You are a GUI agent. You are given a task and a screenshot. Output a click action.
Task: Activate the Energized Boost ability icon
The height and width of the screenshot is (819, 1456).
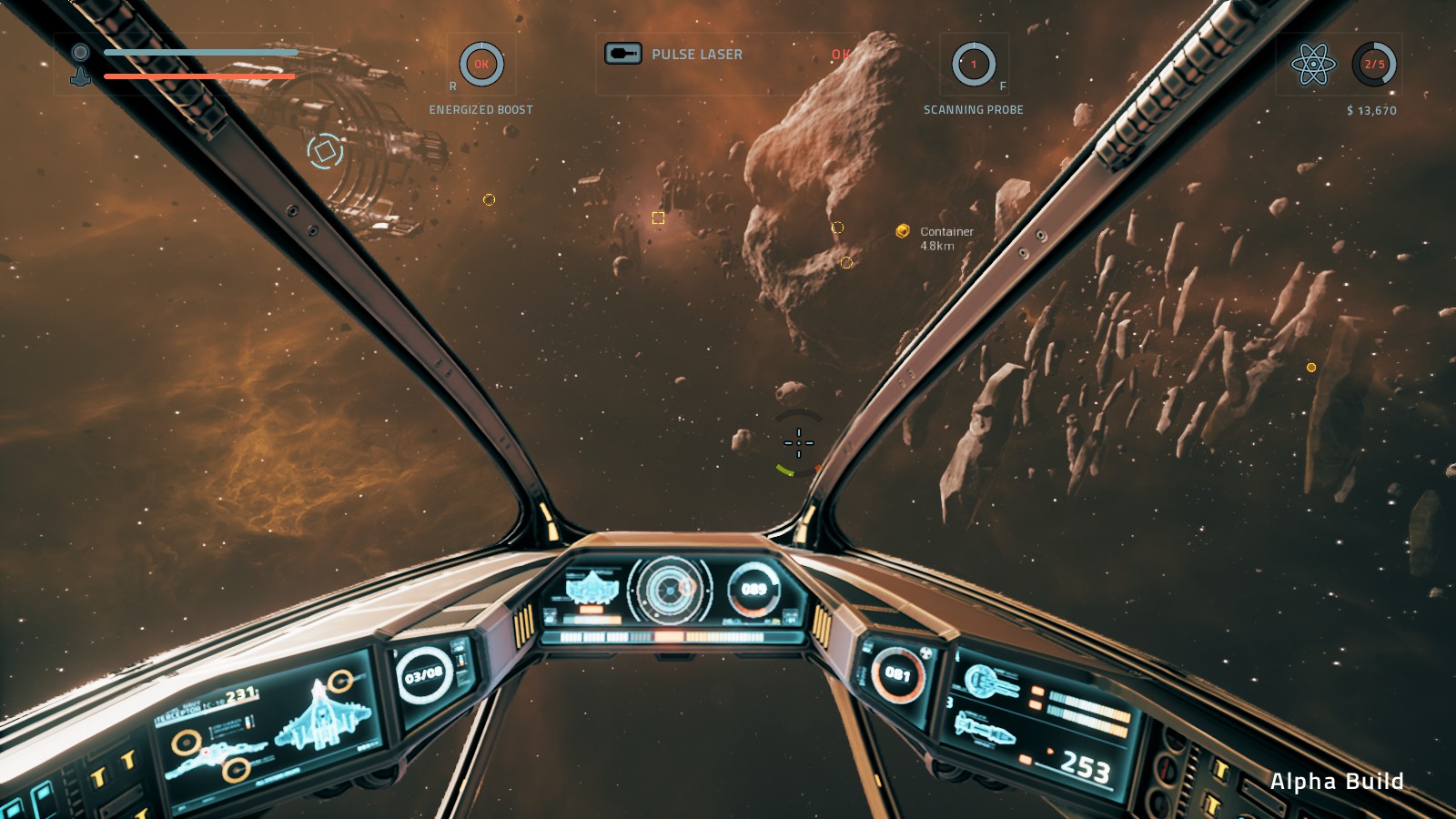click(481, 65)
